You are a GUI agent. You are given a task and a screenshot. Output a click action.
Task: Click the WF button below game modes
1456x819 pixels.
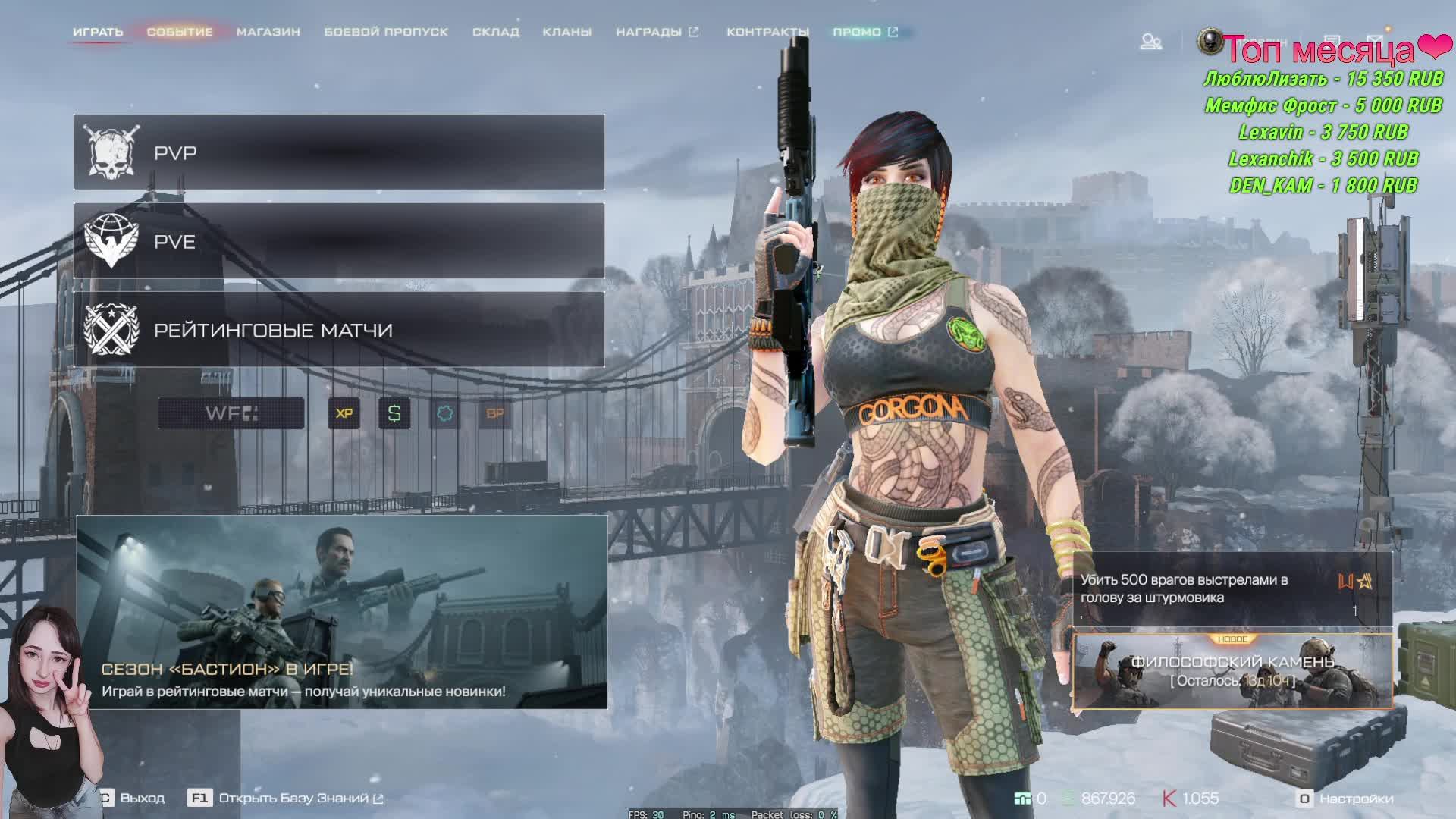pos(231,413)
